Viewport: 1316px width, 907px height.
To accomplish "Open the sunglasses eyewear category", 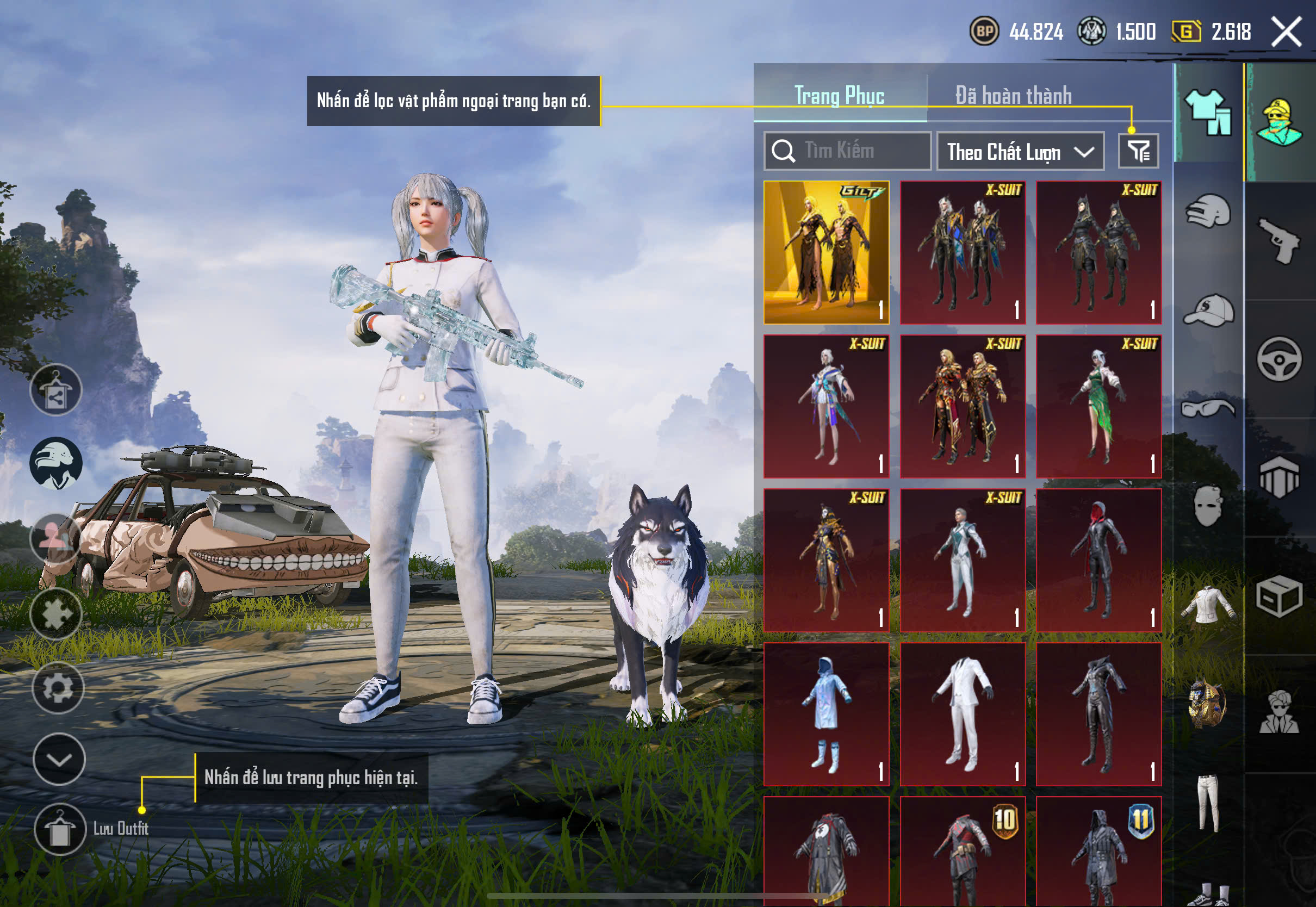I will [x=1209, y=408].
